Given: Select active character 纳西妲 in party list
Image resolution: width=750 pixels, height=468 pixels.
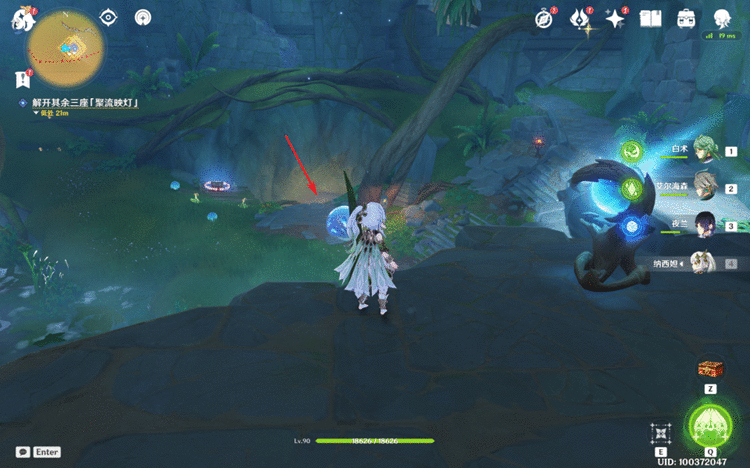Looking at the screenshot, I should [704, 262].
